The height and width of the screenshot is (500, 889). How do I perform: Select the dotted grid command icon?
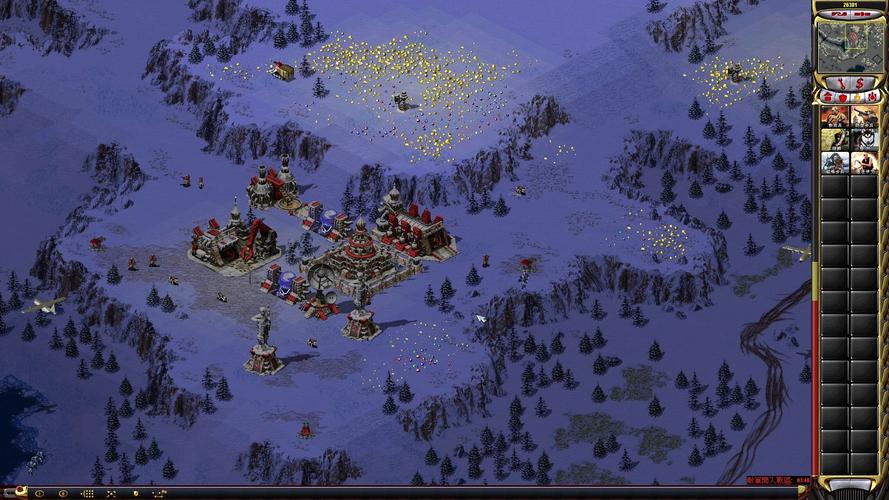[87, 493]
